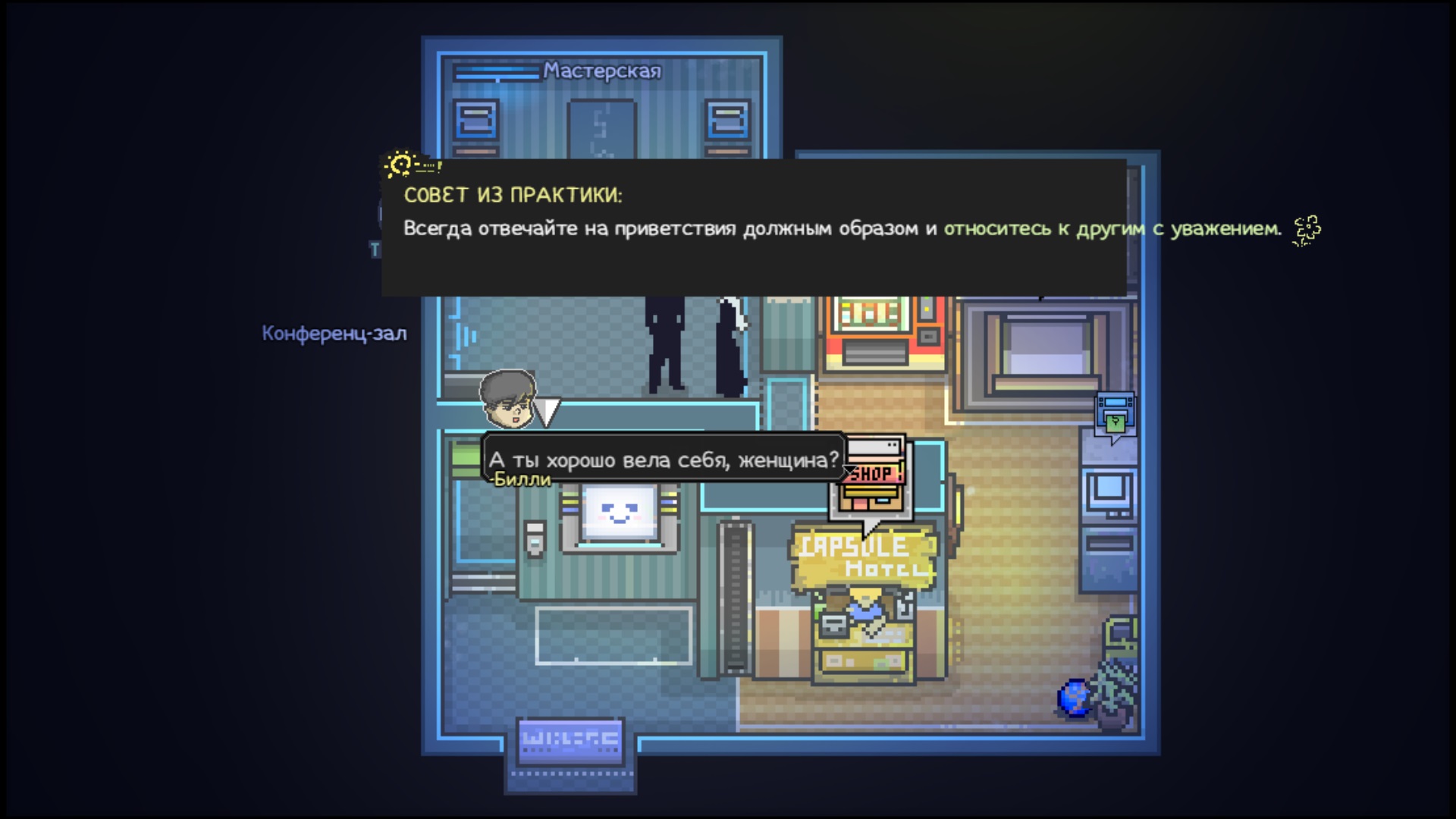Screen dimensions: 1456x819
Task: Click Billy's face portrait icon
Action: click(x=507, y=398)
